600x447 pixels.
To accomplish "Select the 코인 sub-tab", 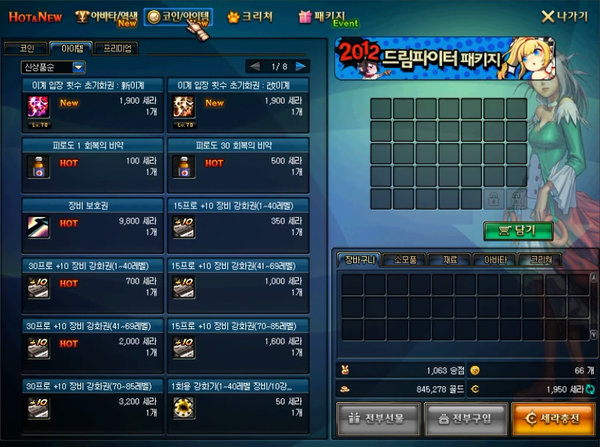I will [x=27, y=48].
